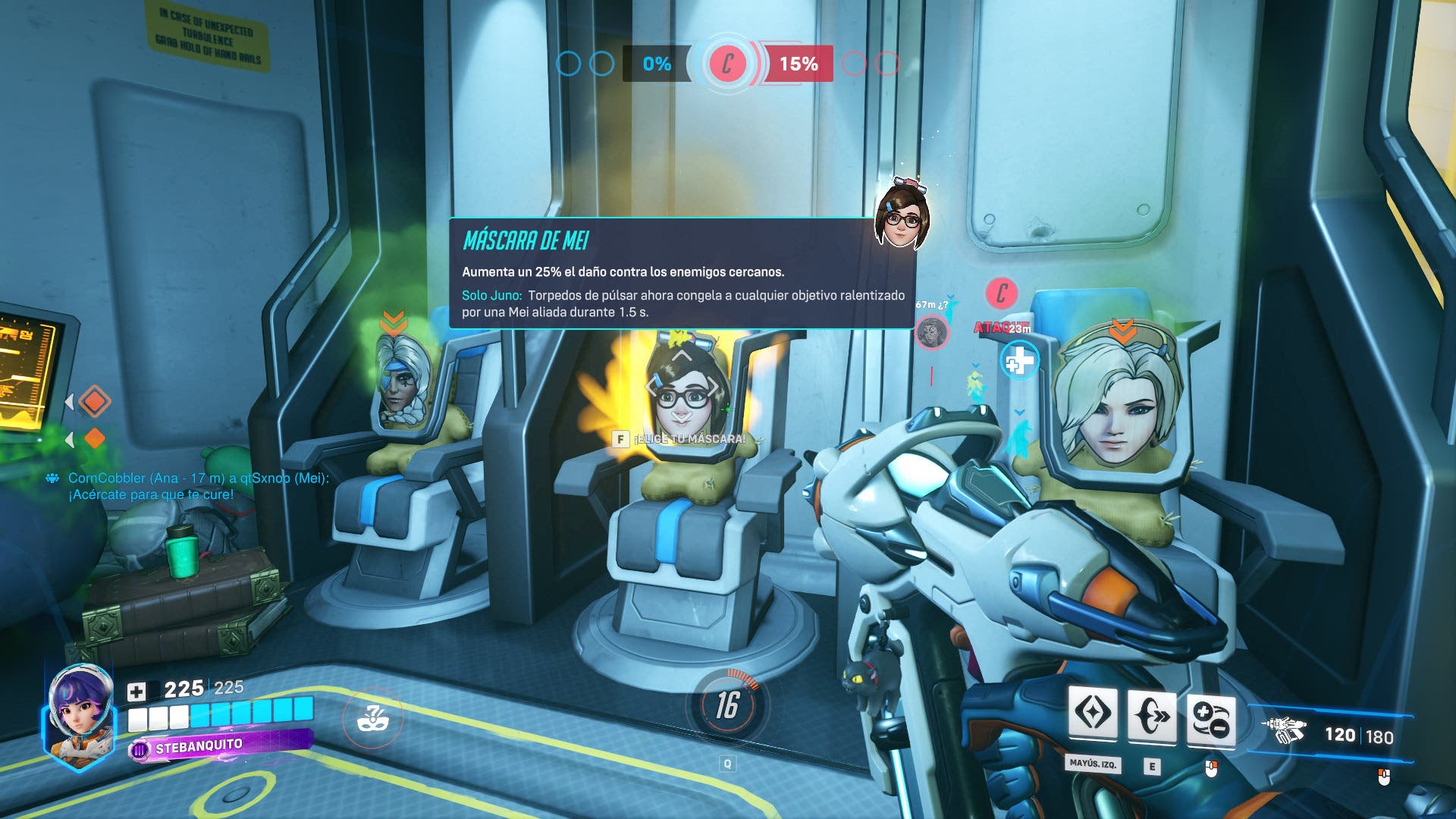Click the red ATAQUE objective C marker
Viewport: 1456px width, 819px height.
pos(1001,293)
